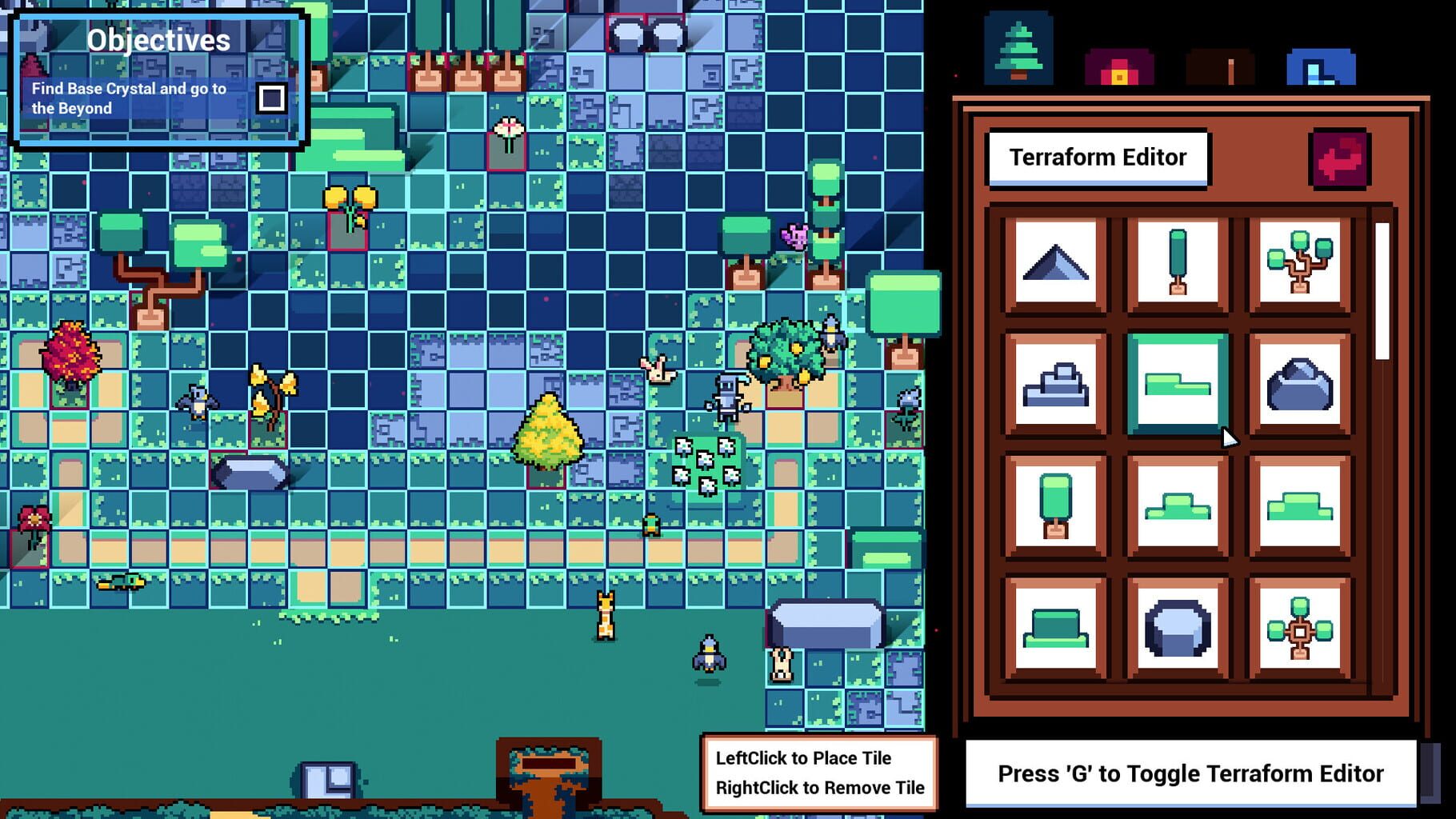Viewport: 1456px width, 819px height.
Task: Select the green hill mound tile
Action: 1176,505
